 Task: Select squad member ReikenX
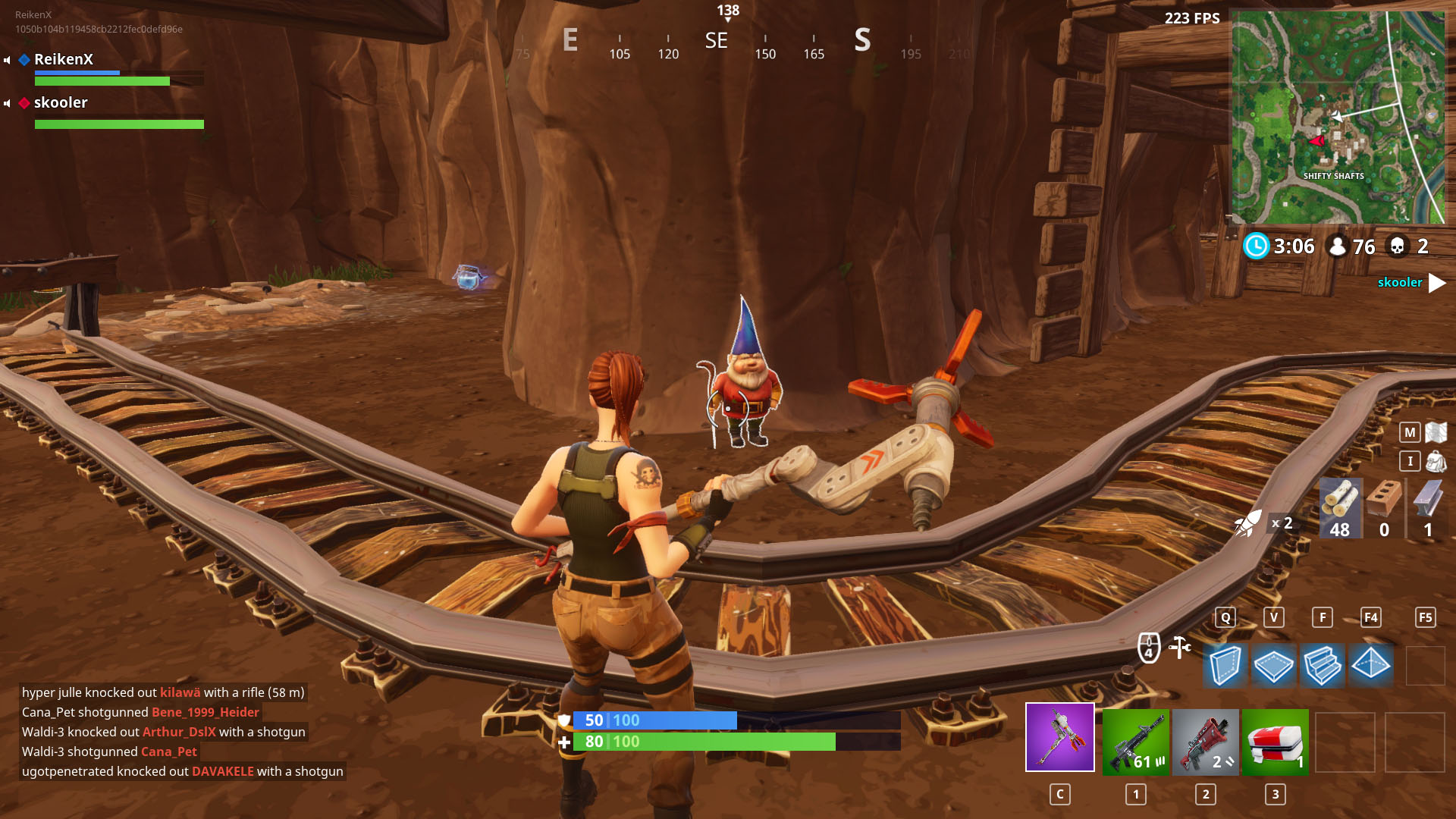pyautogui.click(x=64, y=59)
